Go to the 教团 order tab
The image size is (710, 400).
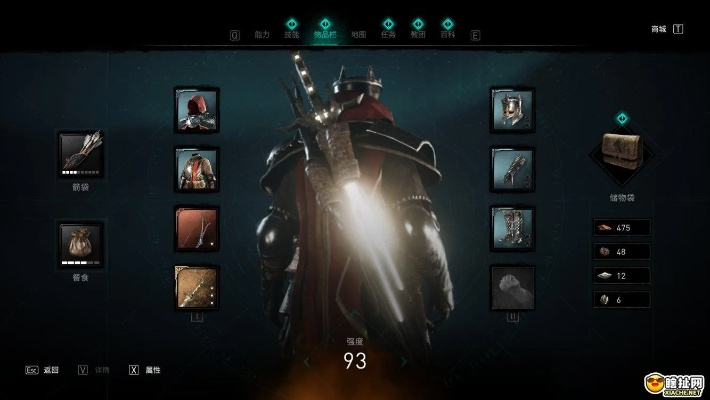pyautogui.click(x=418, y=34)
